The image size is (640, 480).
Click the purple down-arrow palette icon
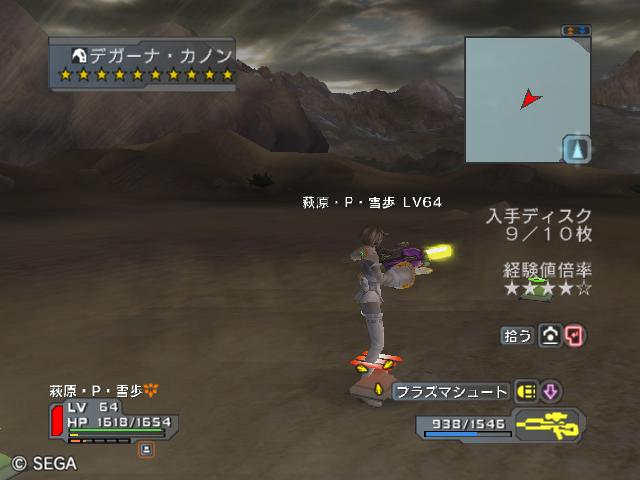(552, 392)
